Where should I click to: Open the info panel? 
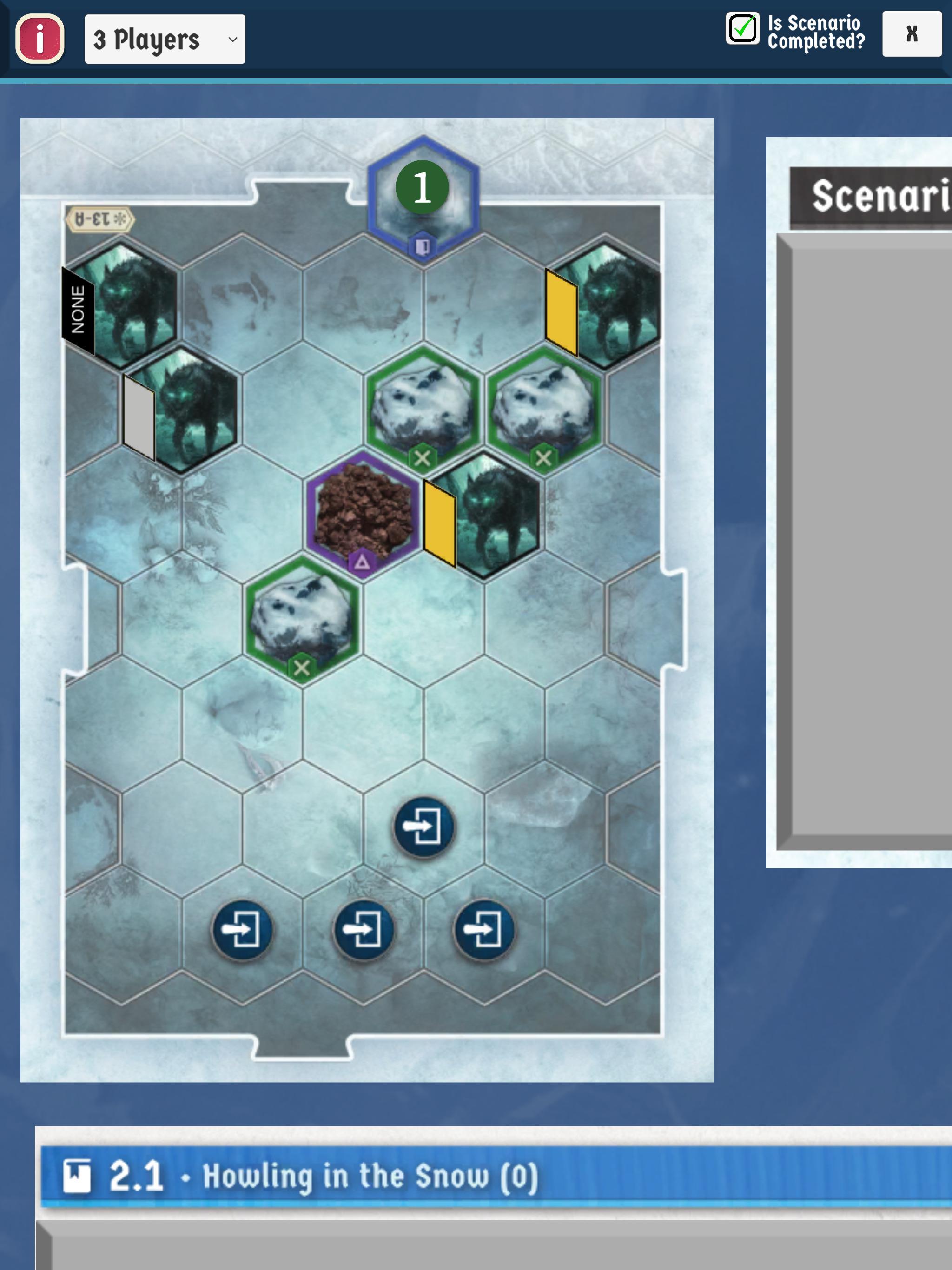(x=40, y=39)
